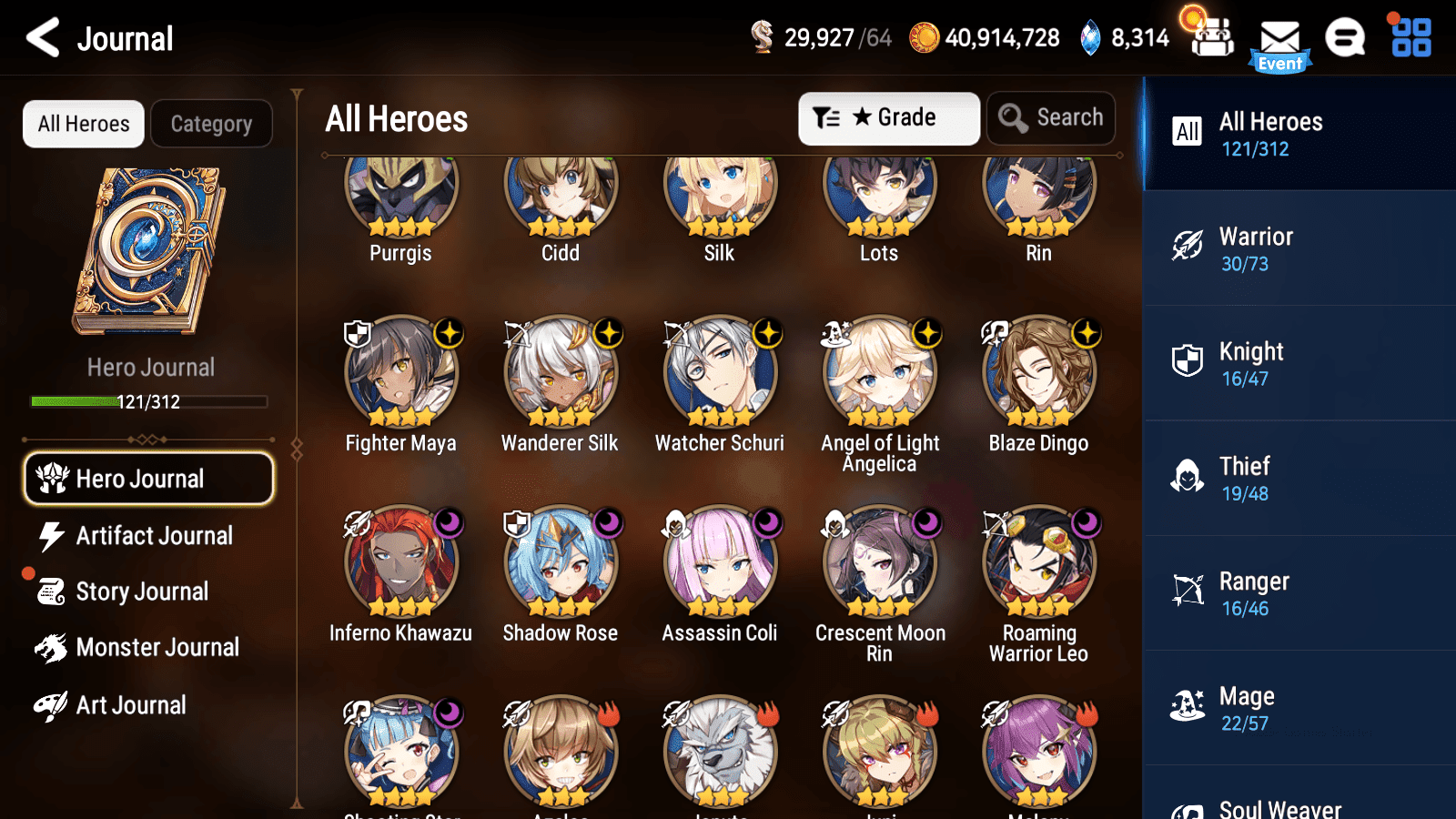Open the Grade sorting dropdown
Image resolution: width=1456 pixels, height=819 pixels.
pyautogui.click(x=888, y=117)
